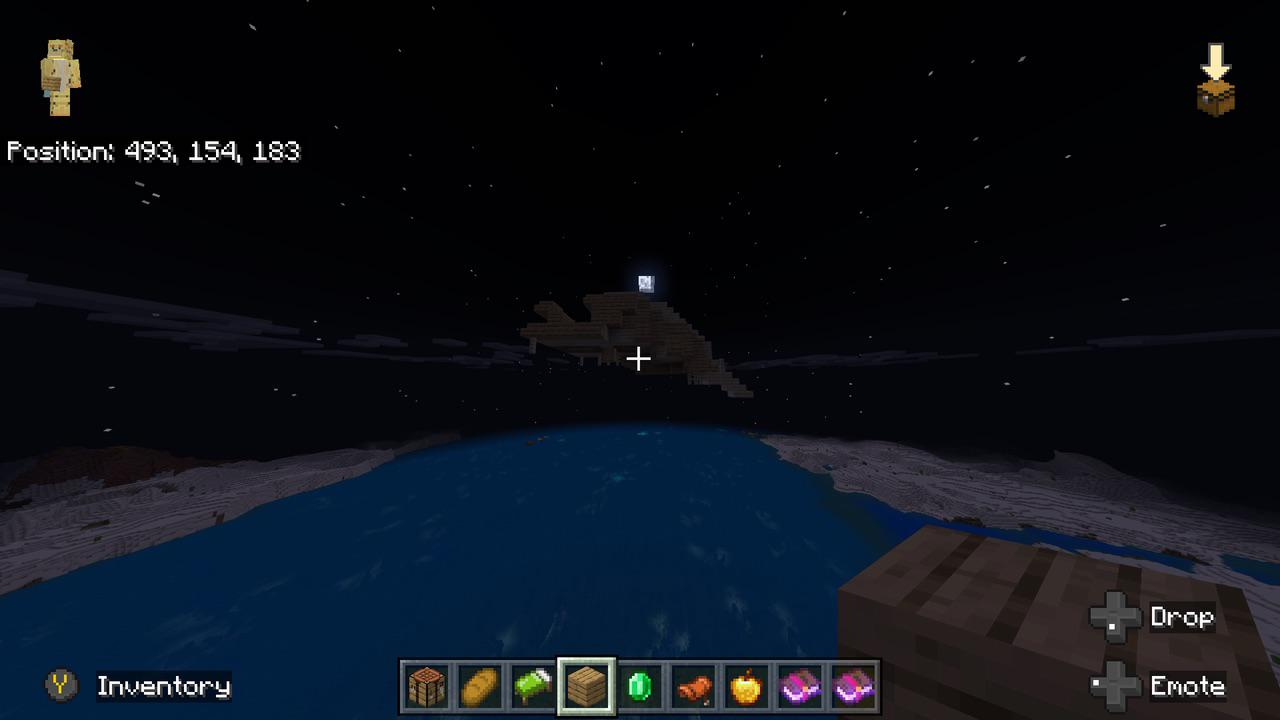Click the Emote action label
This screenshot has width=1280, height=720.
[x=1189, y=687]
